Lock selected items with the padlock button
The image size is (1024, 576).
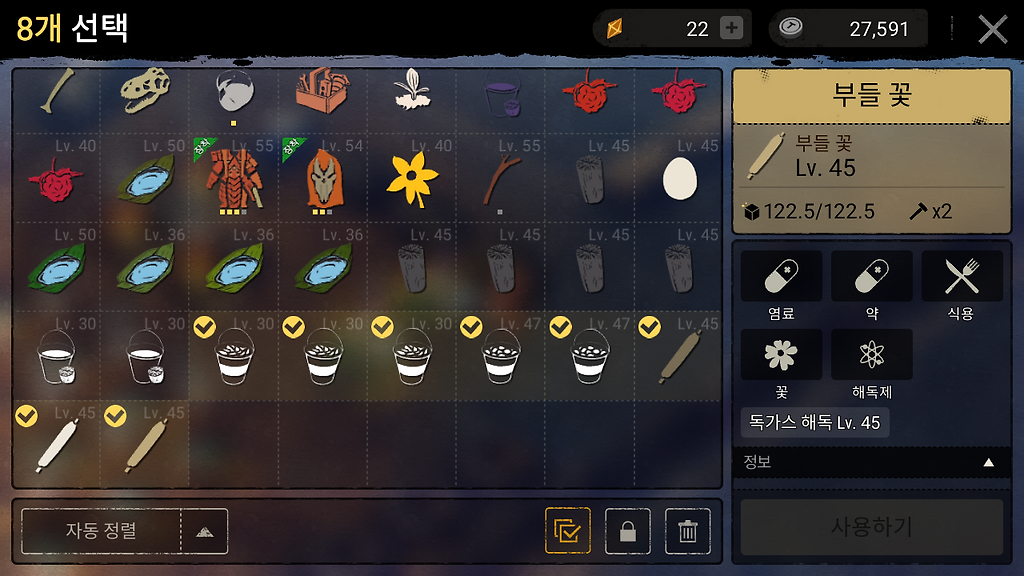point(628,531)
